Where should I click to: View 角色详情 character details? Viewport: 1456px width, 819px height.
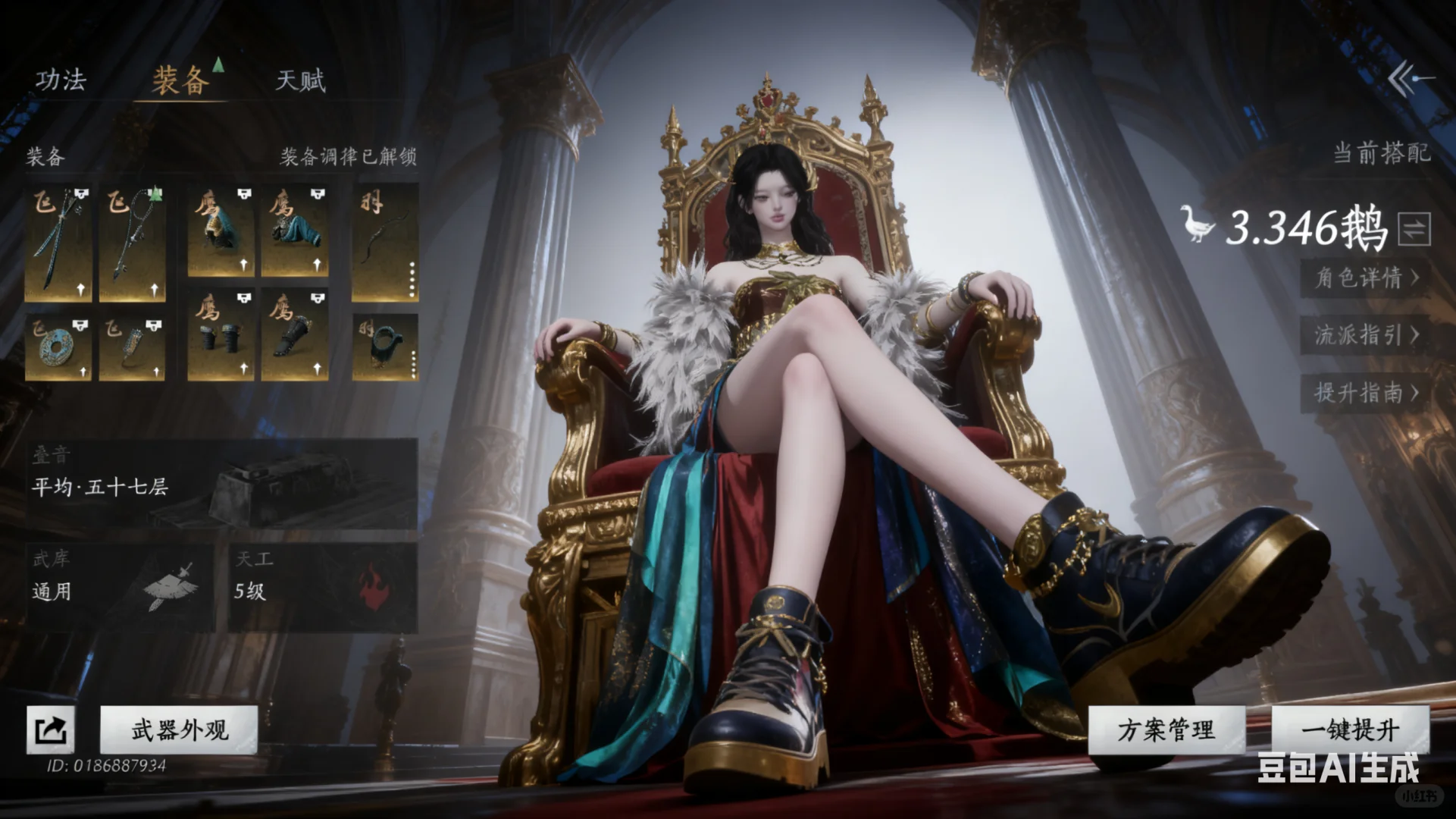[1366, 278]
